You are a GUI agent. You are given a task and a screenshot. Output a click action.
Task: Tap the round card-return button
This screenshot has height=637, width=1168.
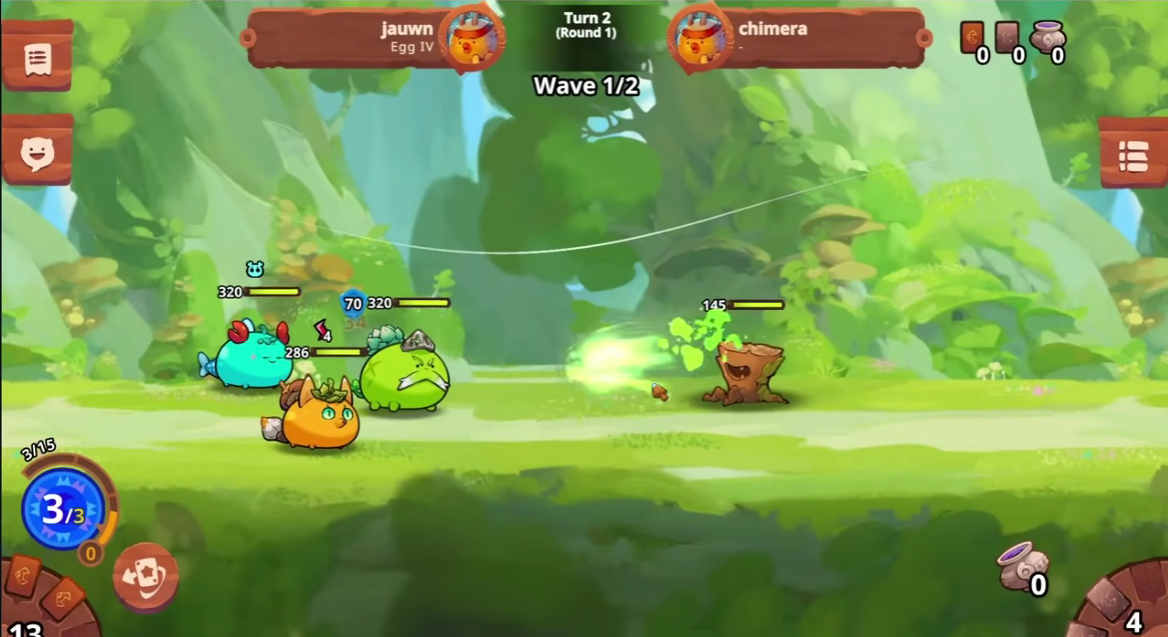point(145,577)
